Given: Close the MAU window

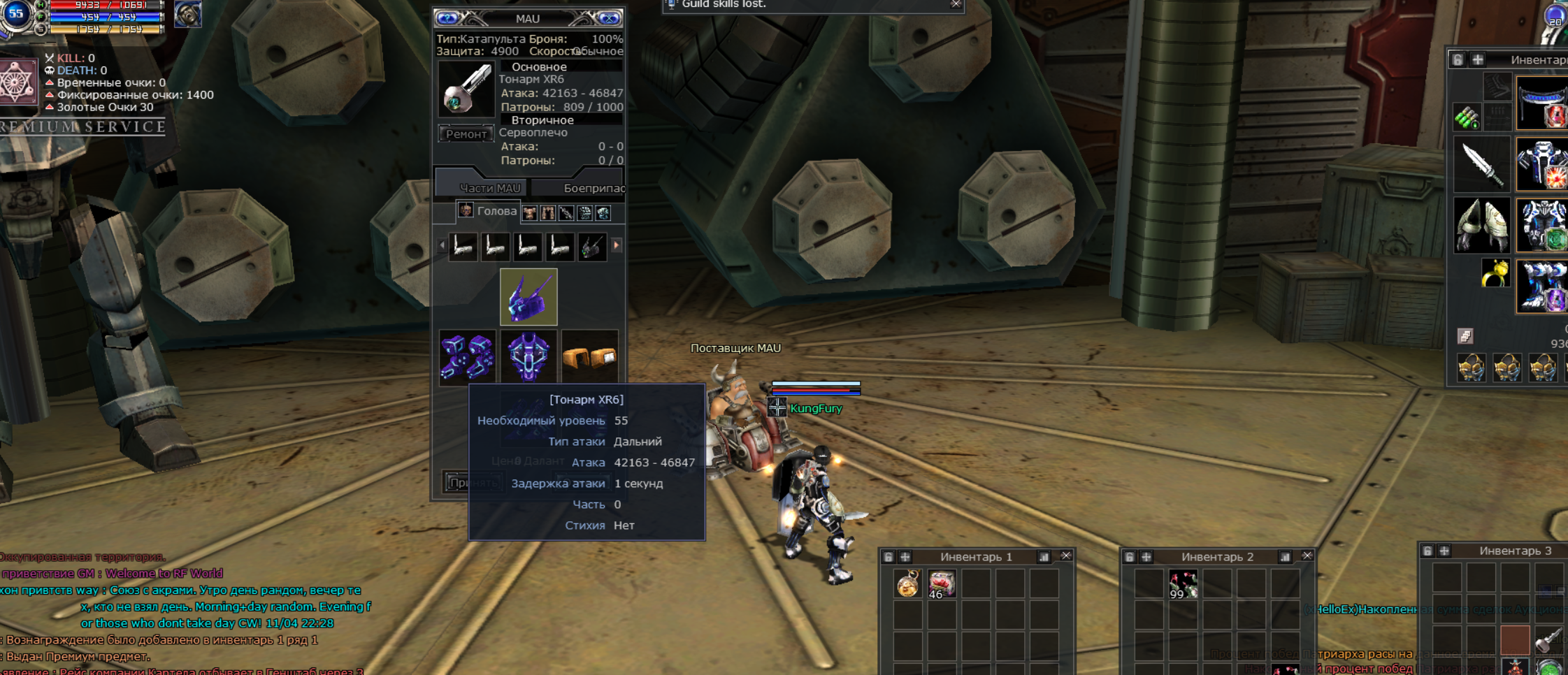Looking at the screenshot, I should (x=609, y=18).
